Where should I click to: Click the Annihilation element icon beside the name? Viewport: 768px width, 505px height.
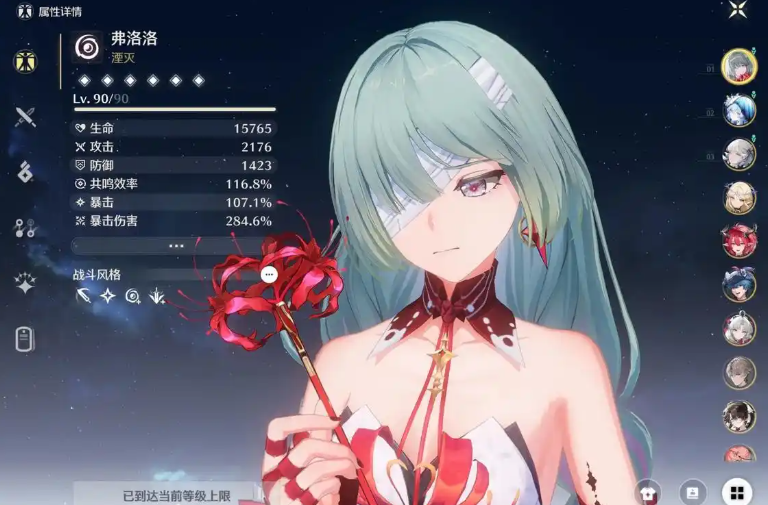pyautogui.click(x=88, y=47)
